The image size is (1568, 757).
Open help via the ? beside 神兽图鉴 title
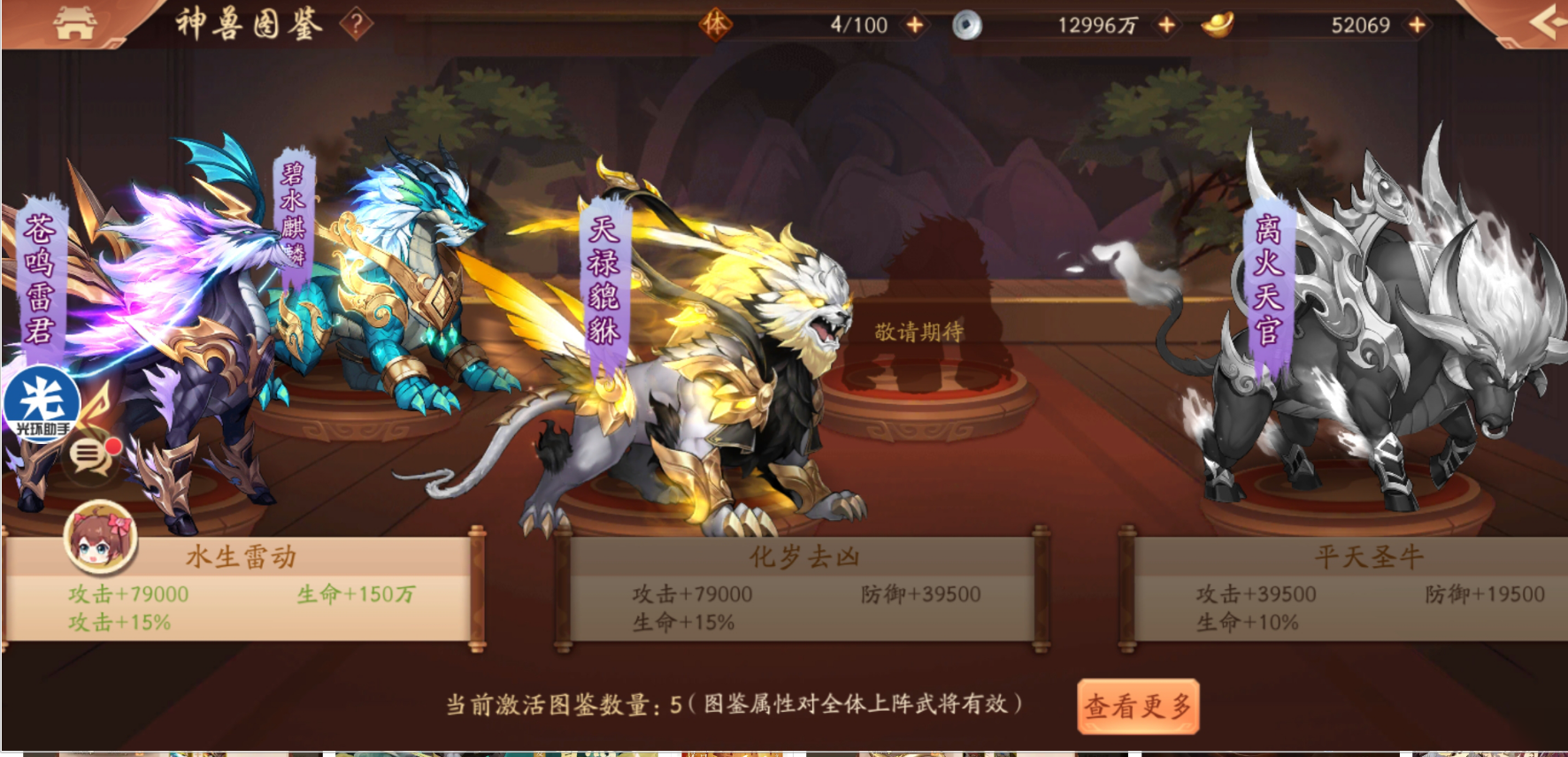(x=354, y=24)
